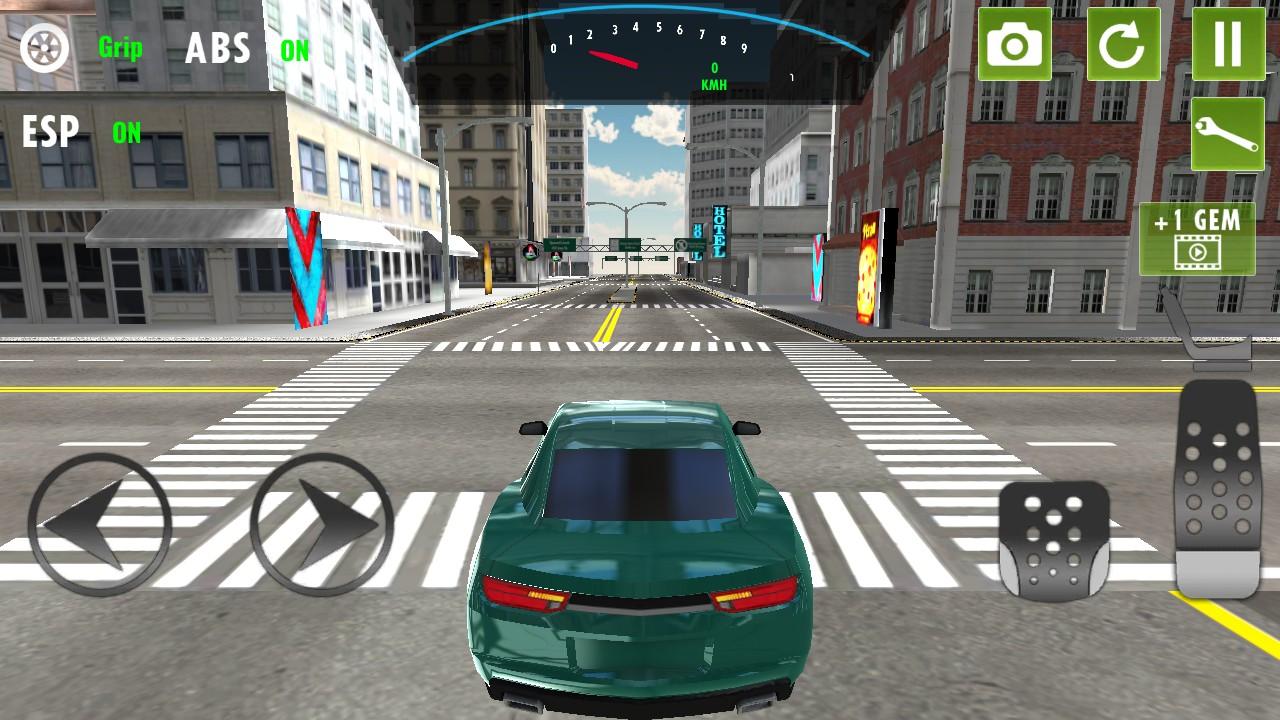Switch the wheel Grip mode

45,47
